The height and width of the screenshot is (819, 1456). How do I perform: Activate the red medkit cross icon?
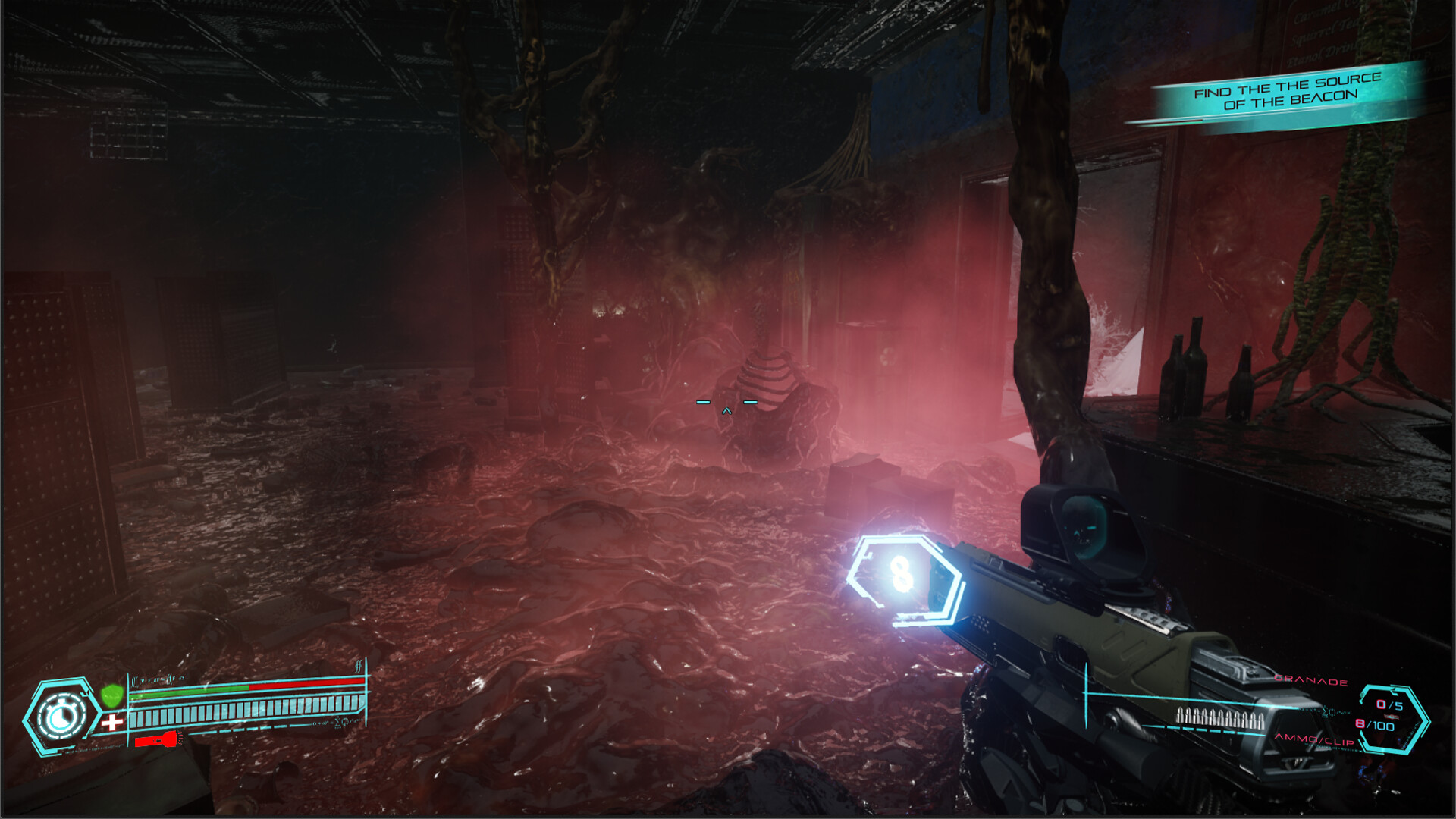[x=111, y=721]
